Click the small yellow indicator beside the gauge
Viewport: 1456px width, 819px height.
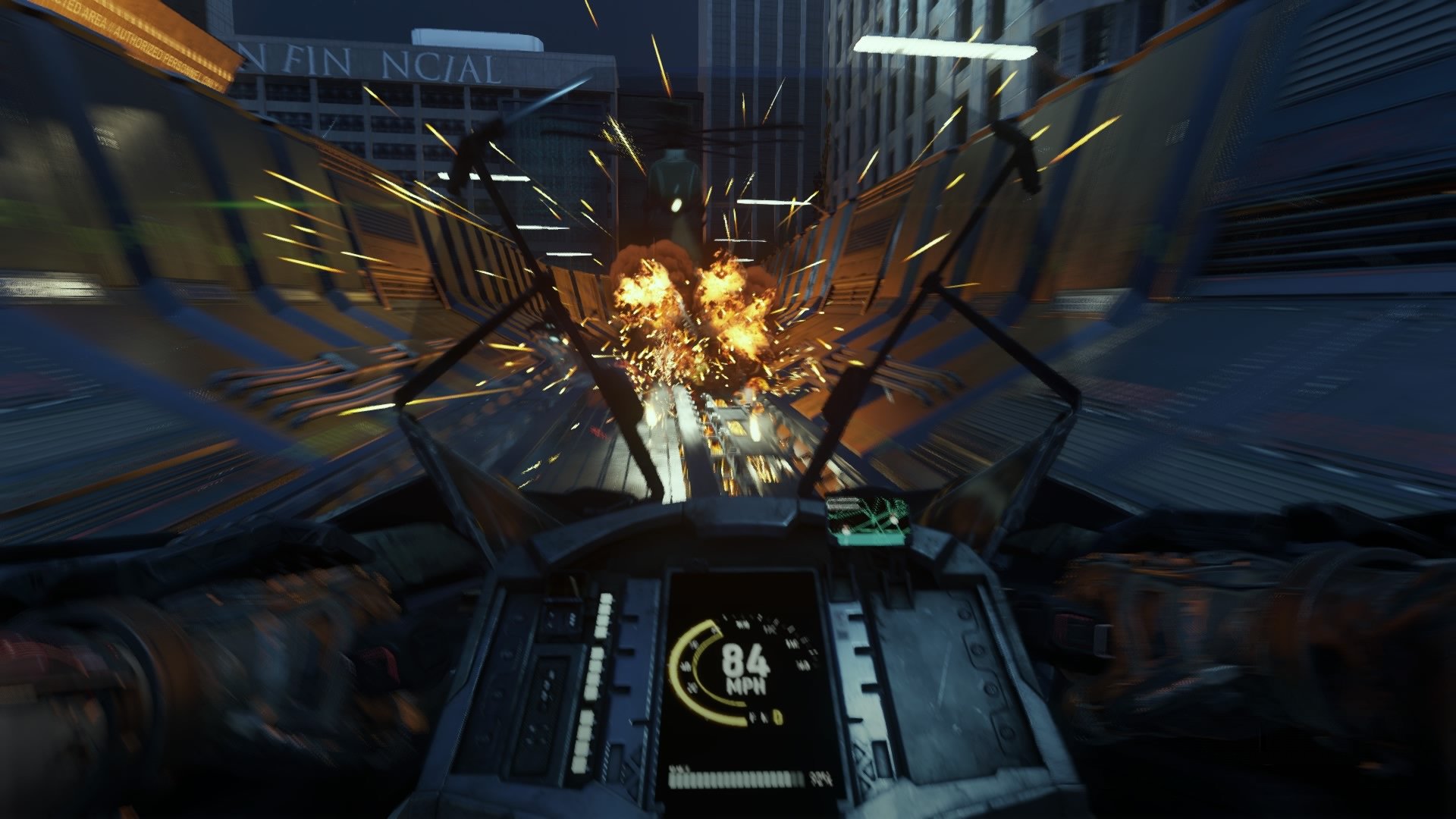click(778, 717)
